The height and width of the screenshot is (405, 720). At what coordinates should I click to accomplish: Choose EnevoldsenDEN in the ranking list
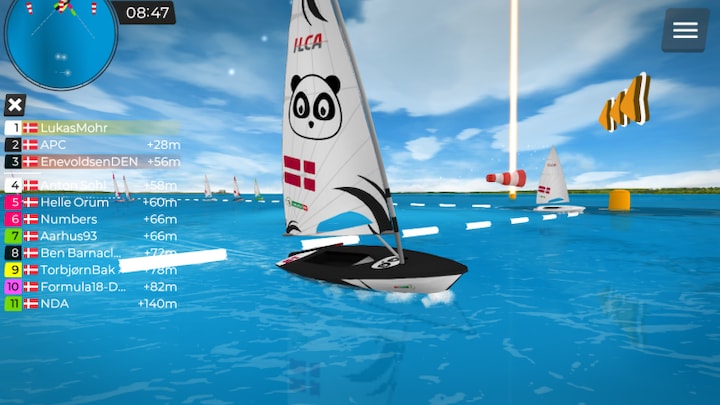(88, 162)
